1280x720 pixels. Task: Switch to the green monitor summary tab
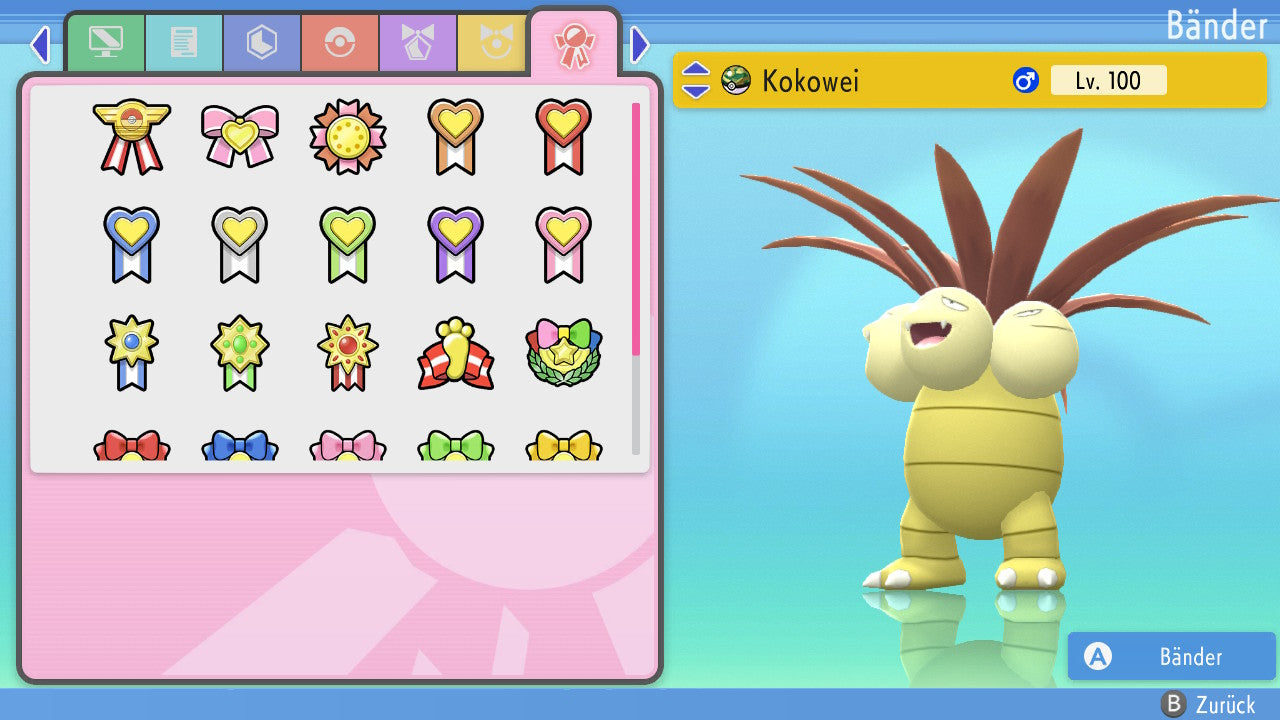(105, 43)
